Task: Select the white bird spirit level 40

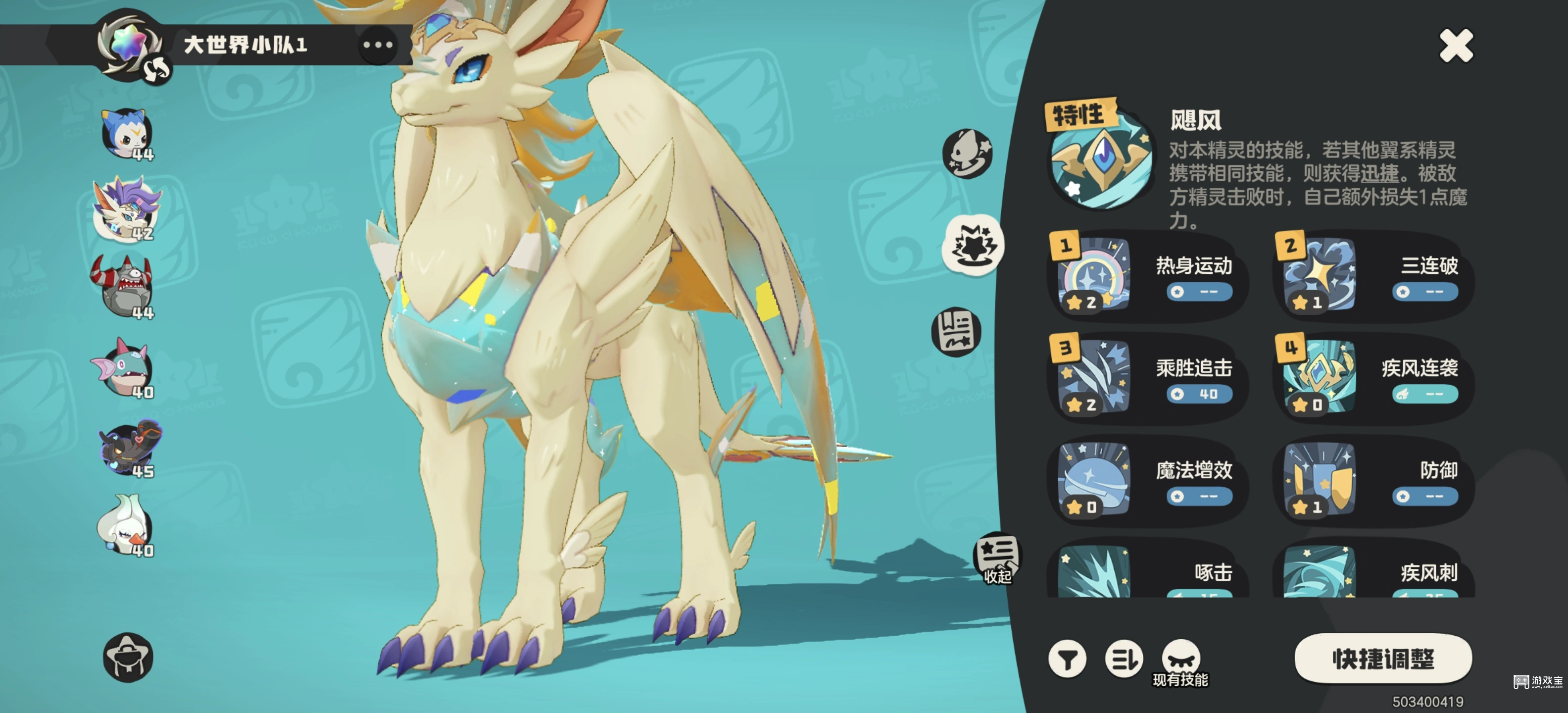Action: click(x=125, y=525)
